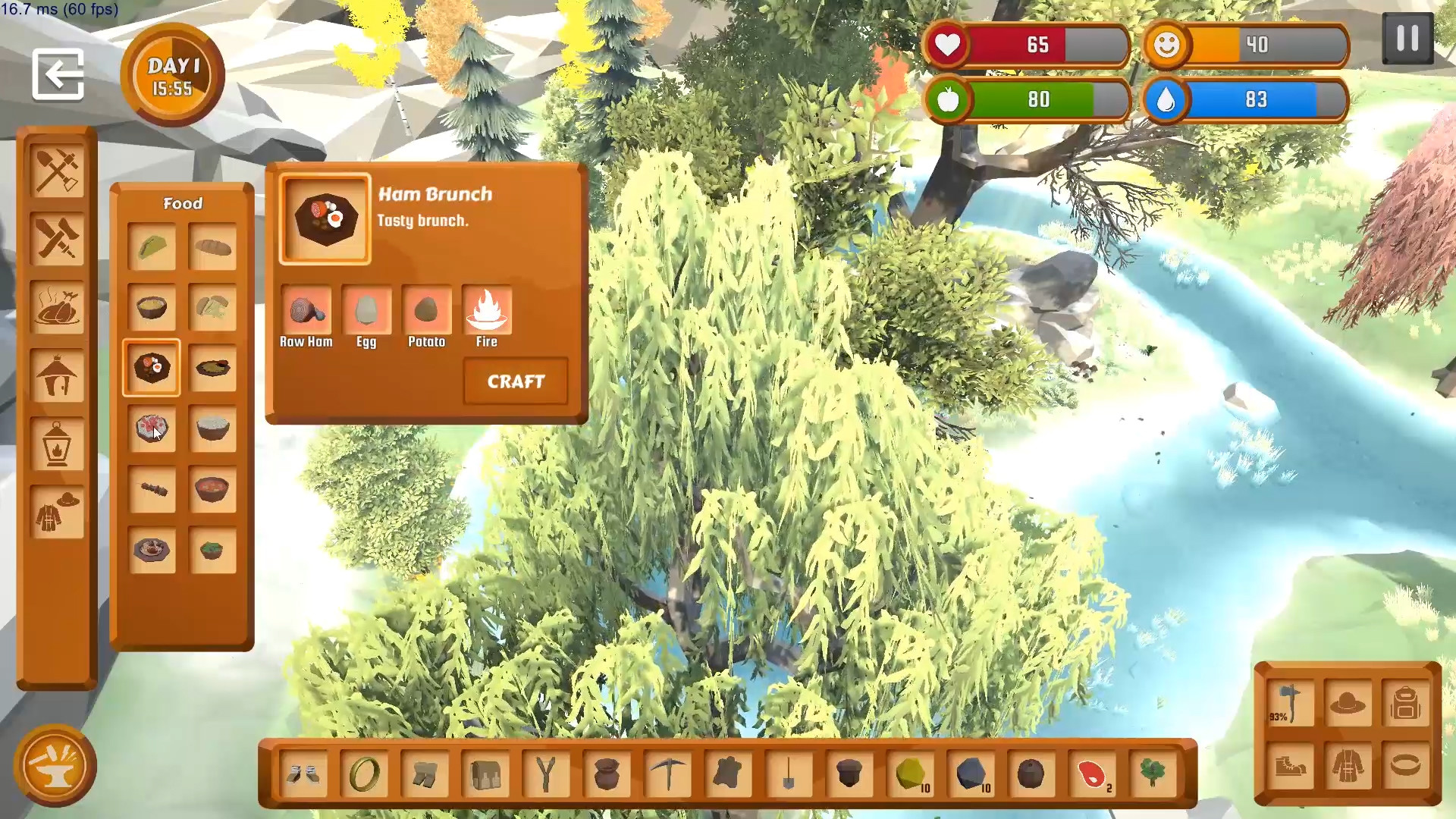Select the Weapons crafting category
The image size is (1456, 819).
pos(58,239)
